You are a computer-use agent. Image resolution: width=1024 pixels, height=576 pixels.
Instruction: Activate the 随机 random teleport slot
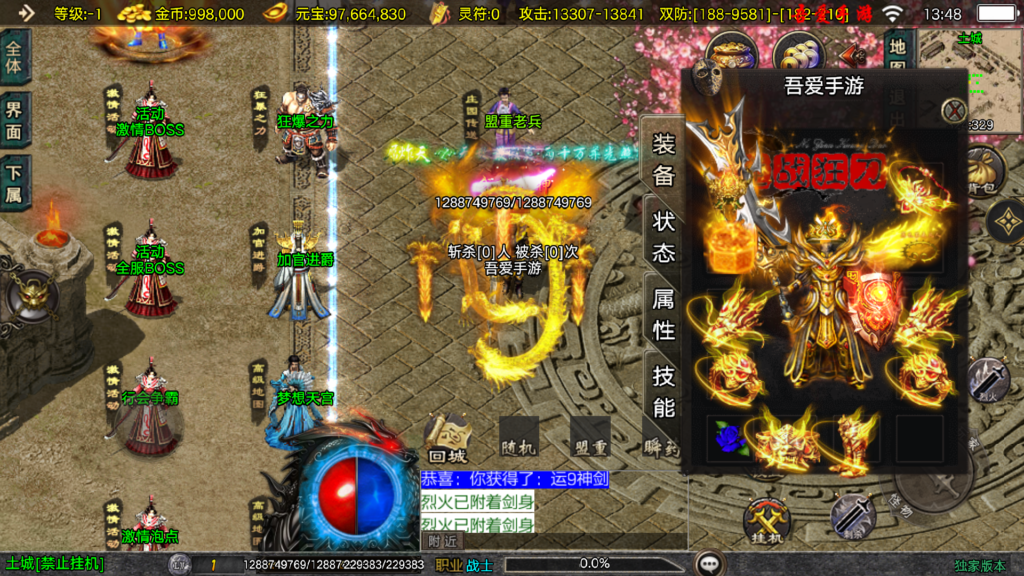pyautogui.click(x=518, y=437)
